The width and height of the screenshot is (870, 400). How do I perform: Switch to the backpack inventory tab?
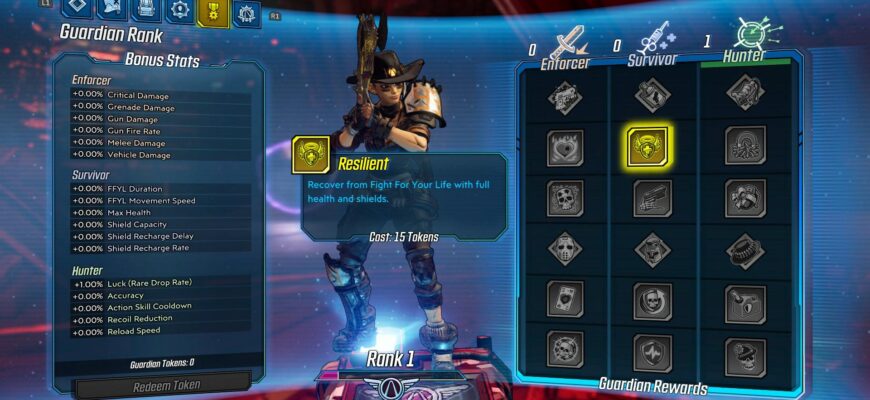146,10
